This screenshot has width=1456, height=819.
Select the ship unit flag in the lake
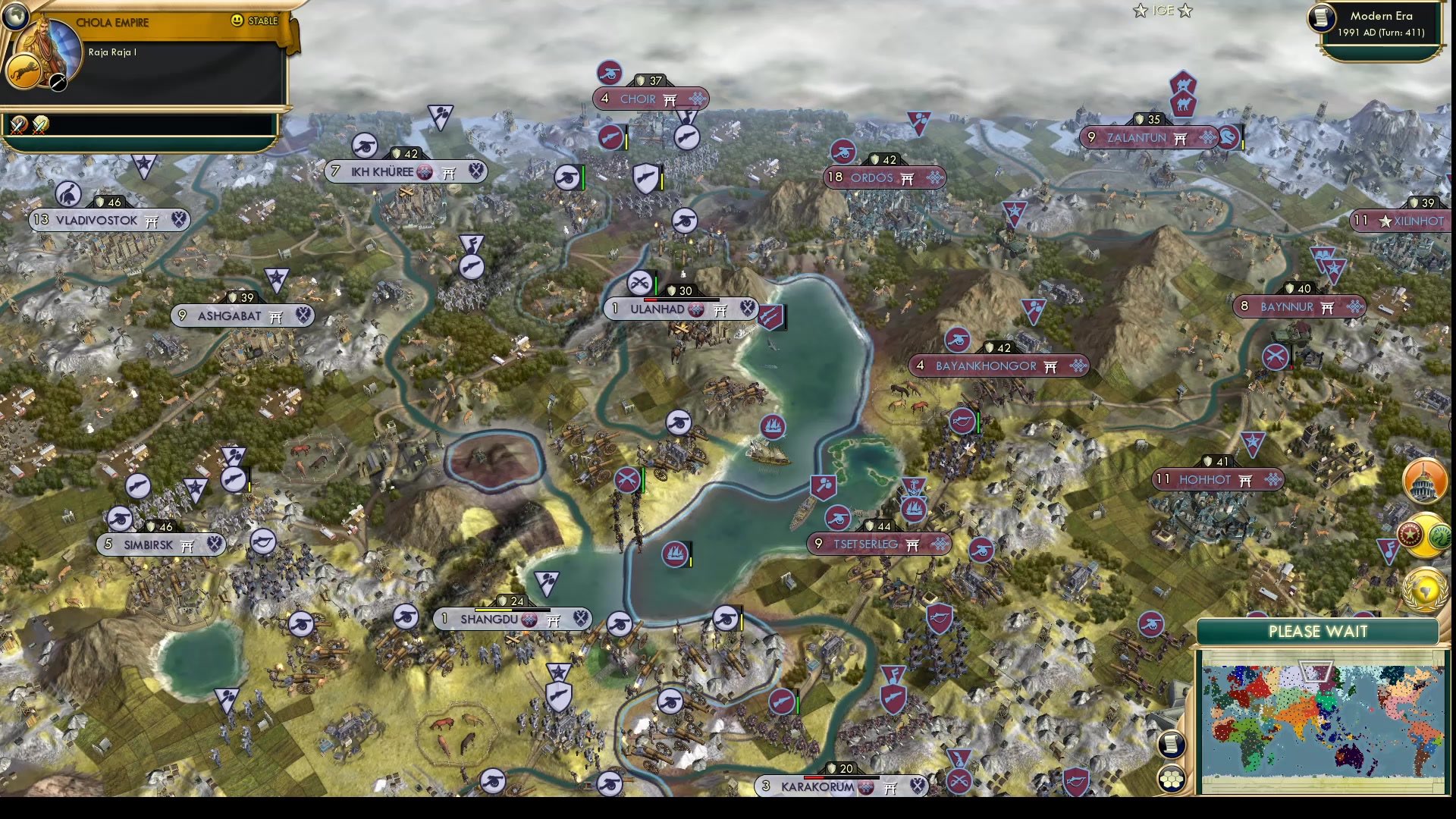773,426
